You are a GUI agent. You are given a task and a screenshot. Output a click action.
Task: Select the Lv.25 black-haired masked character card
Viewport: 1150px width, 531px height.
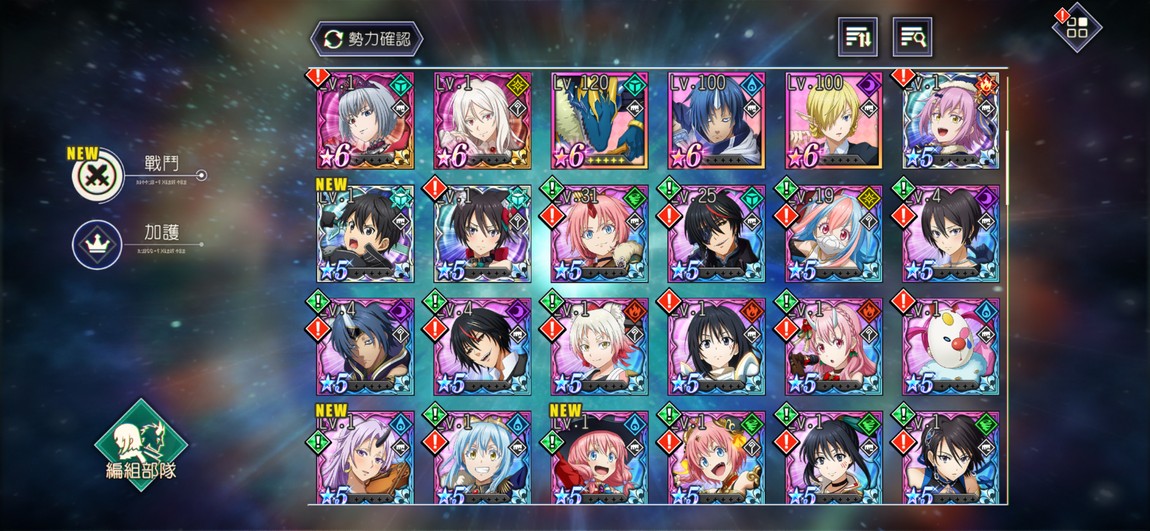(716, 234)
